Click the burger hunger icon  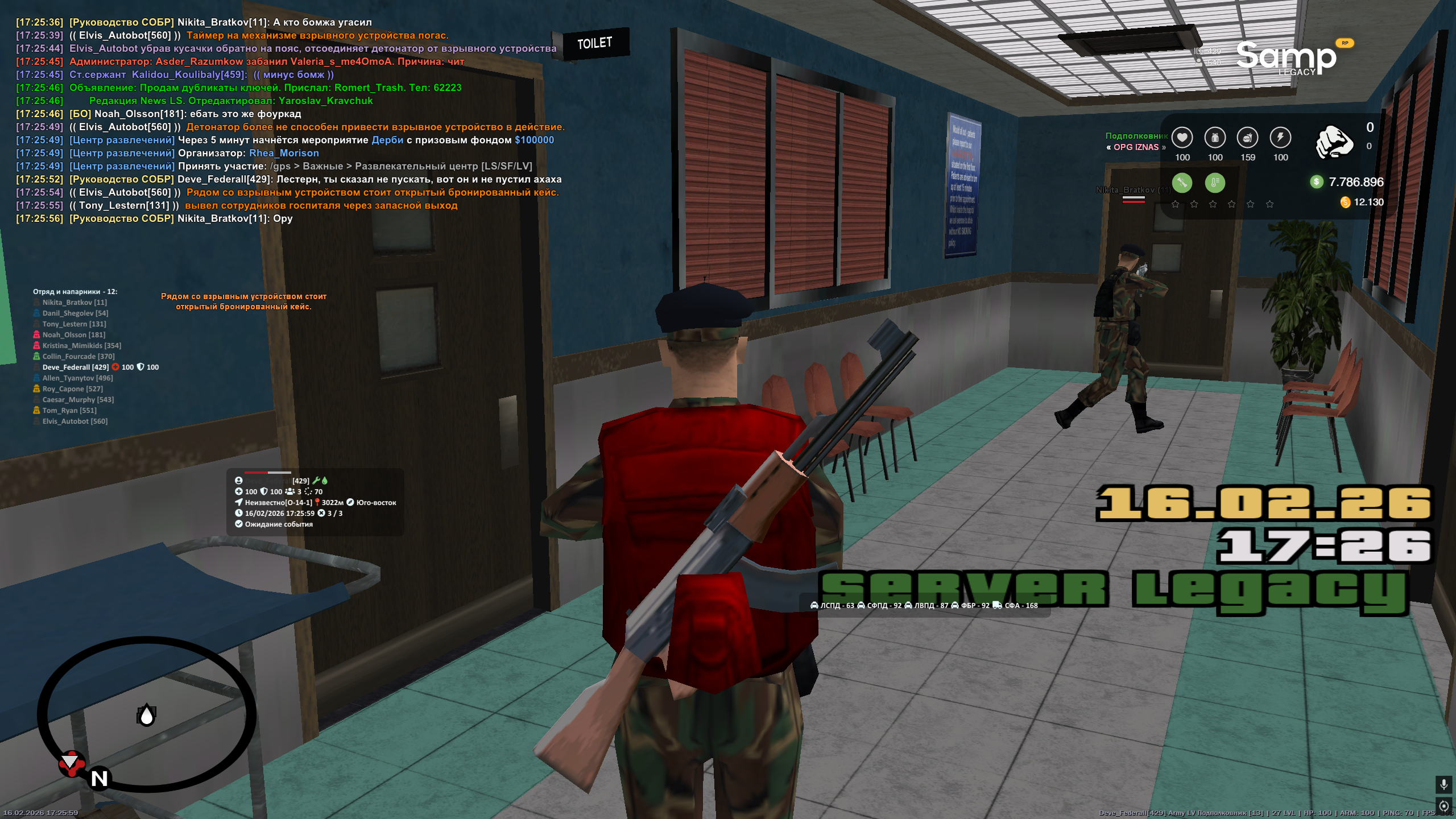point(1247,138)
